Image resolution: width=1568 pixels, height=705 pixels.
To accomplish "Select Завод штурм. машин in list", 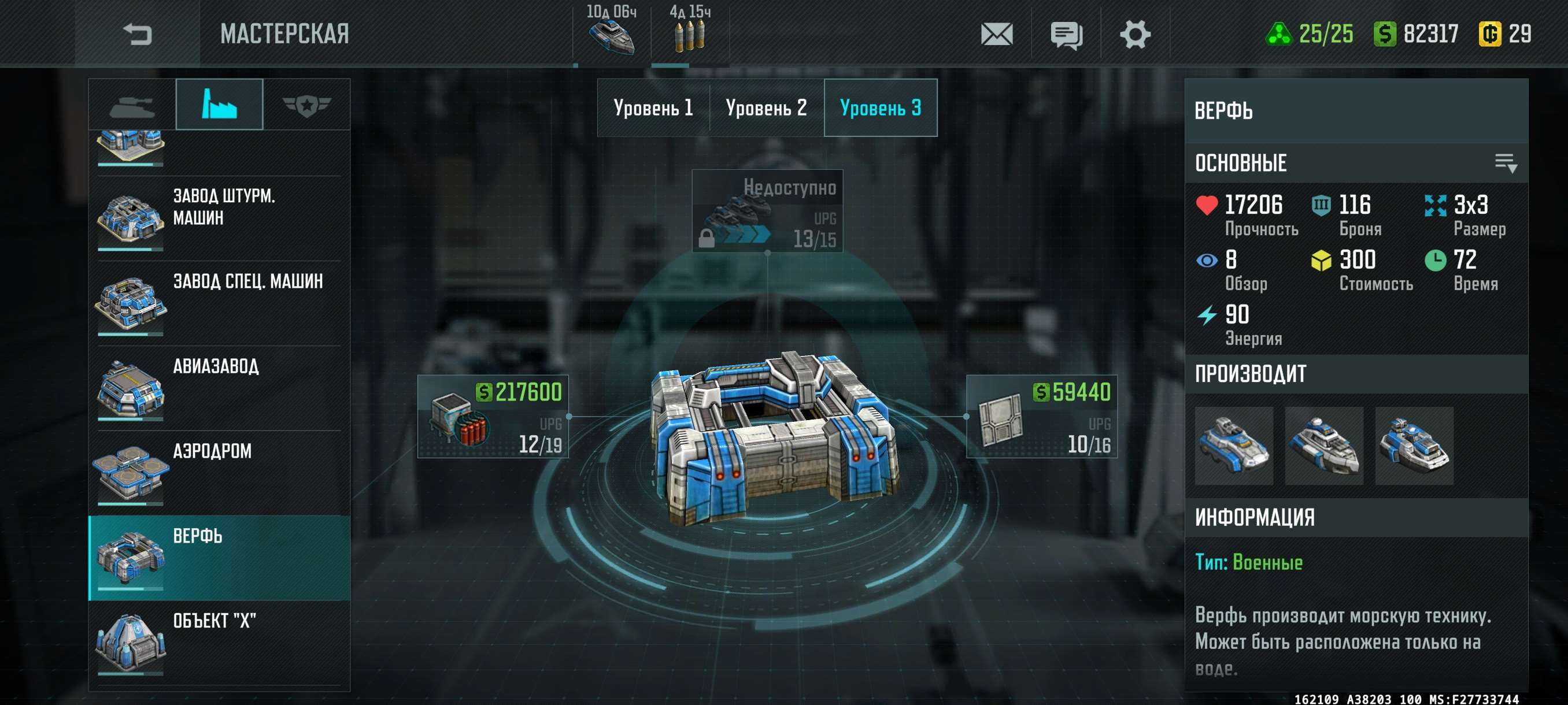I will pos(219,218).
